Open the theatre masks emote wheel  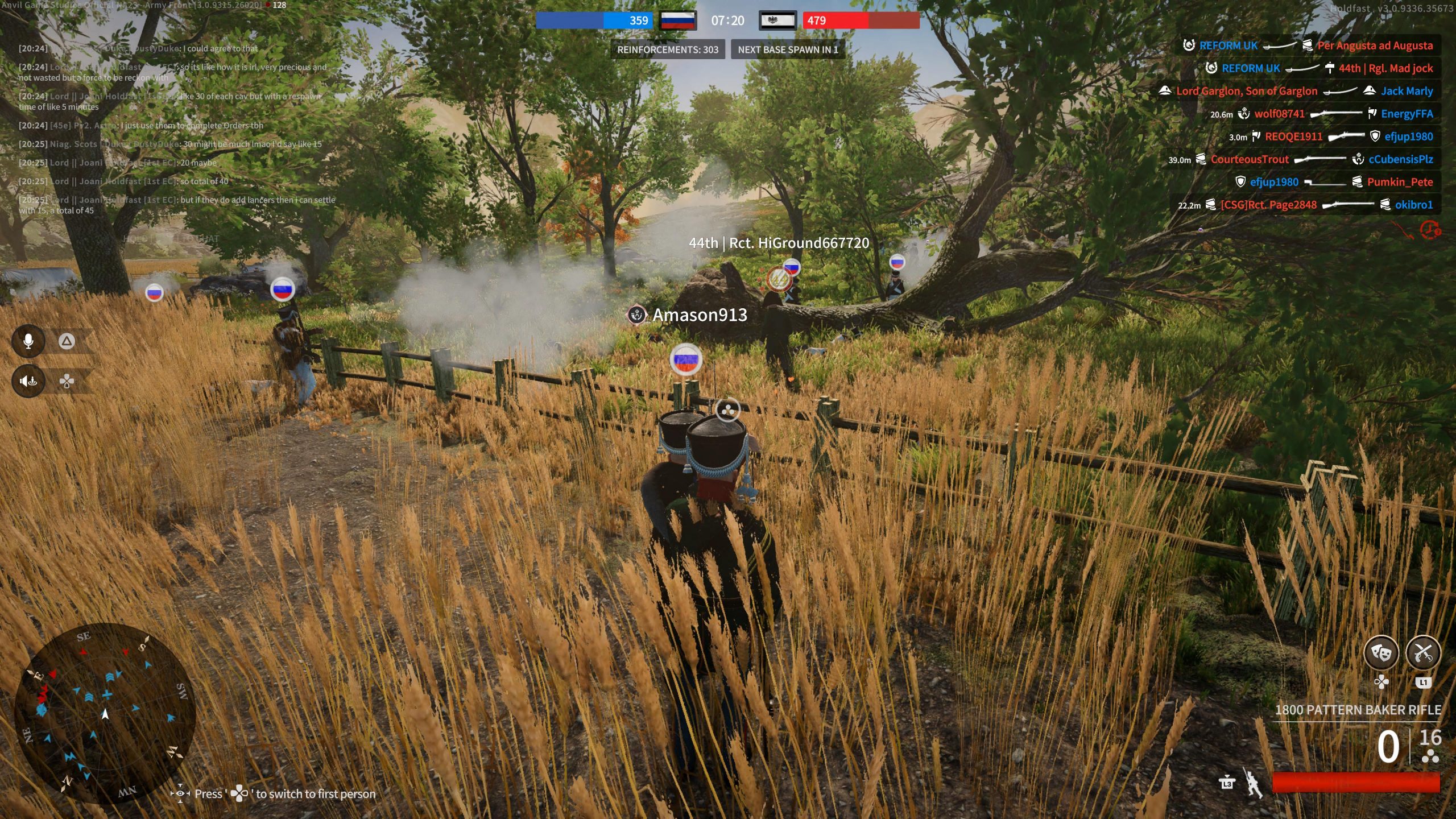(1381, 652)
